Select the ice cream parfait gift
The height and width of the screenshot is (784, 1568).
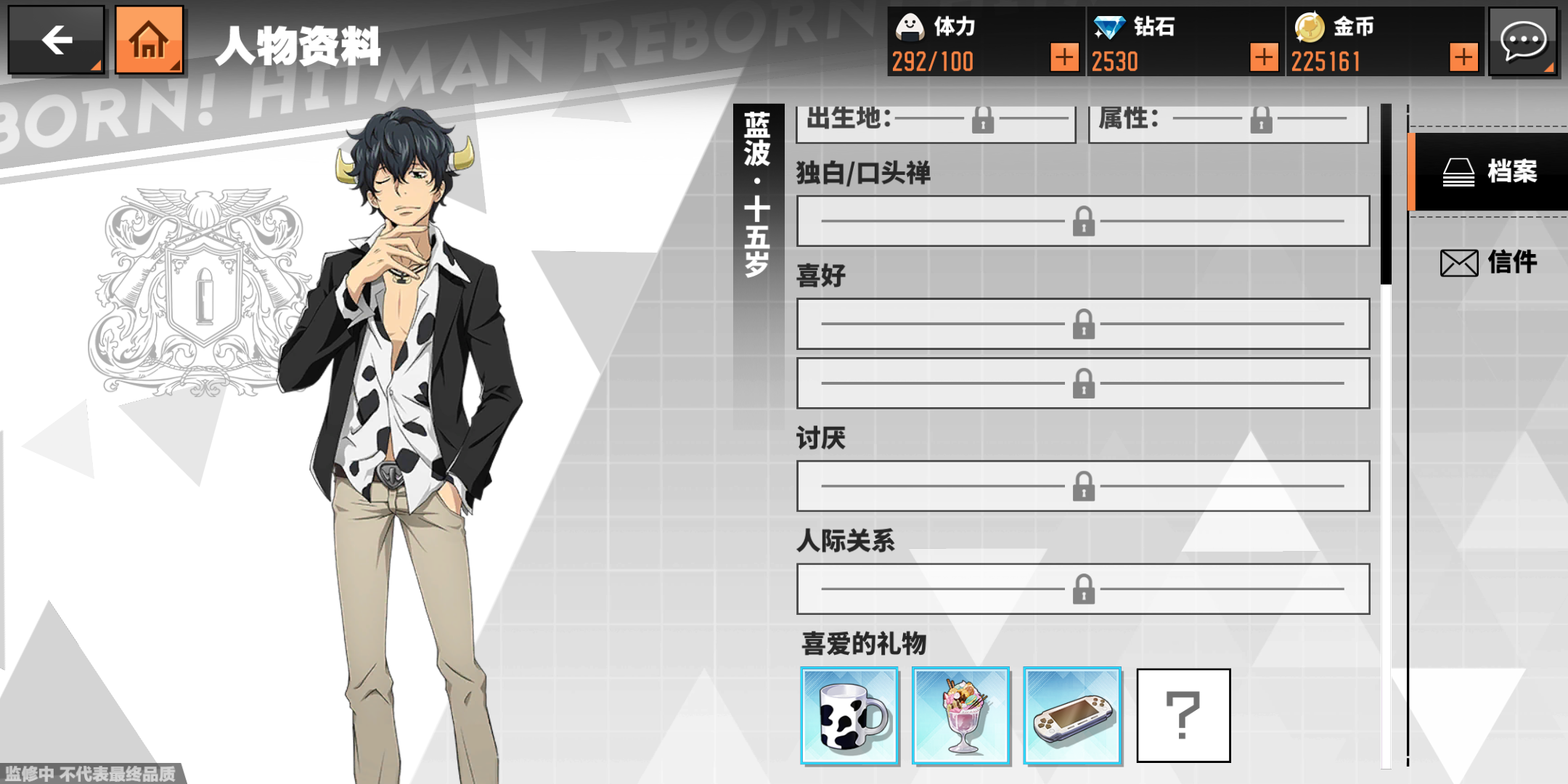tap(961, 716)
